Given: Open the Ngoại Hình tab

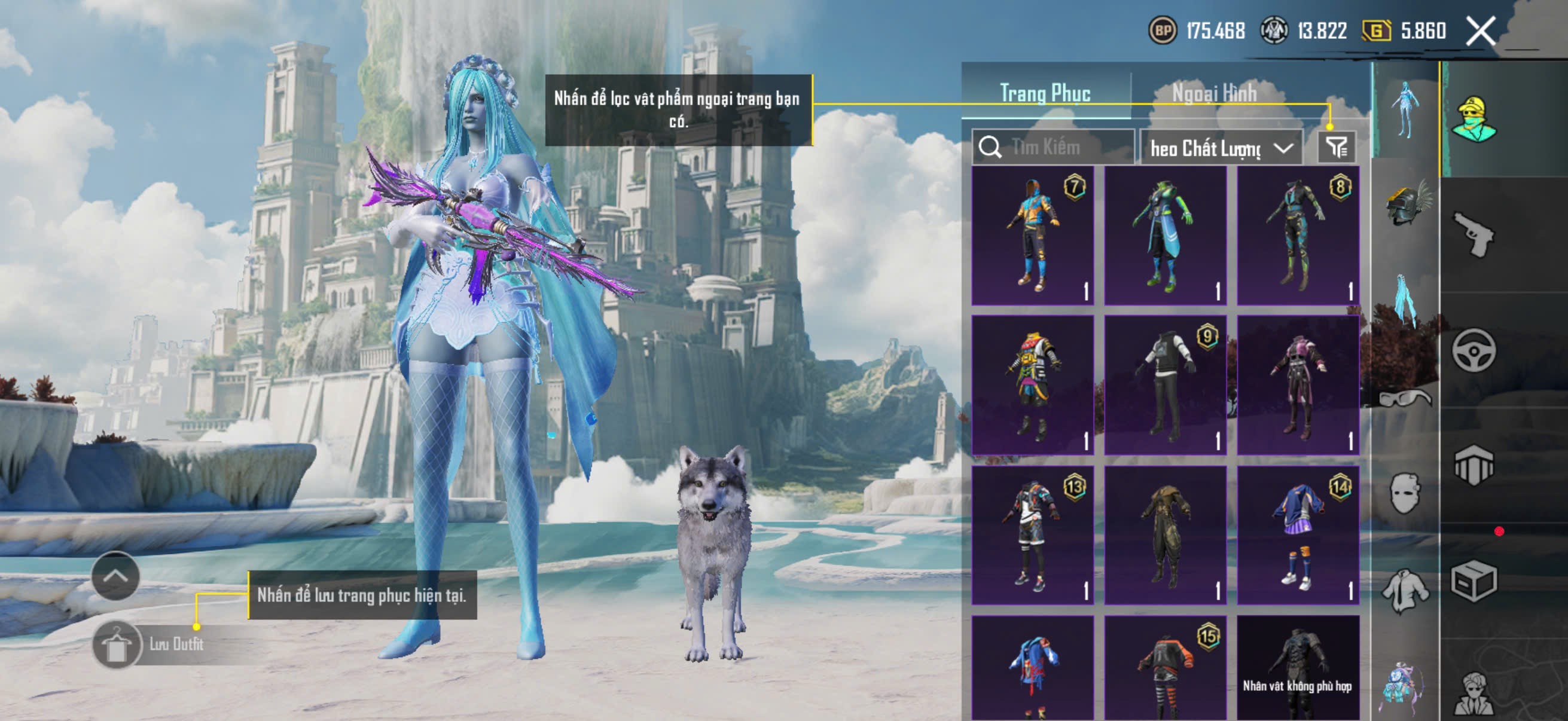Looking at the screenshot, I should pyautogui.click(x=1215, y=94).
